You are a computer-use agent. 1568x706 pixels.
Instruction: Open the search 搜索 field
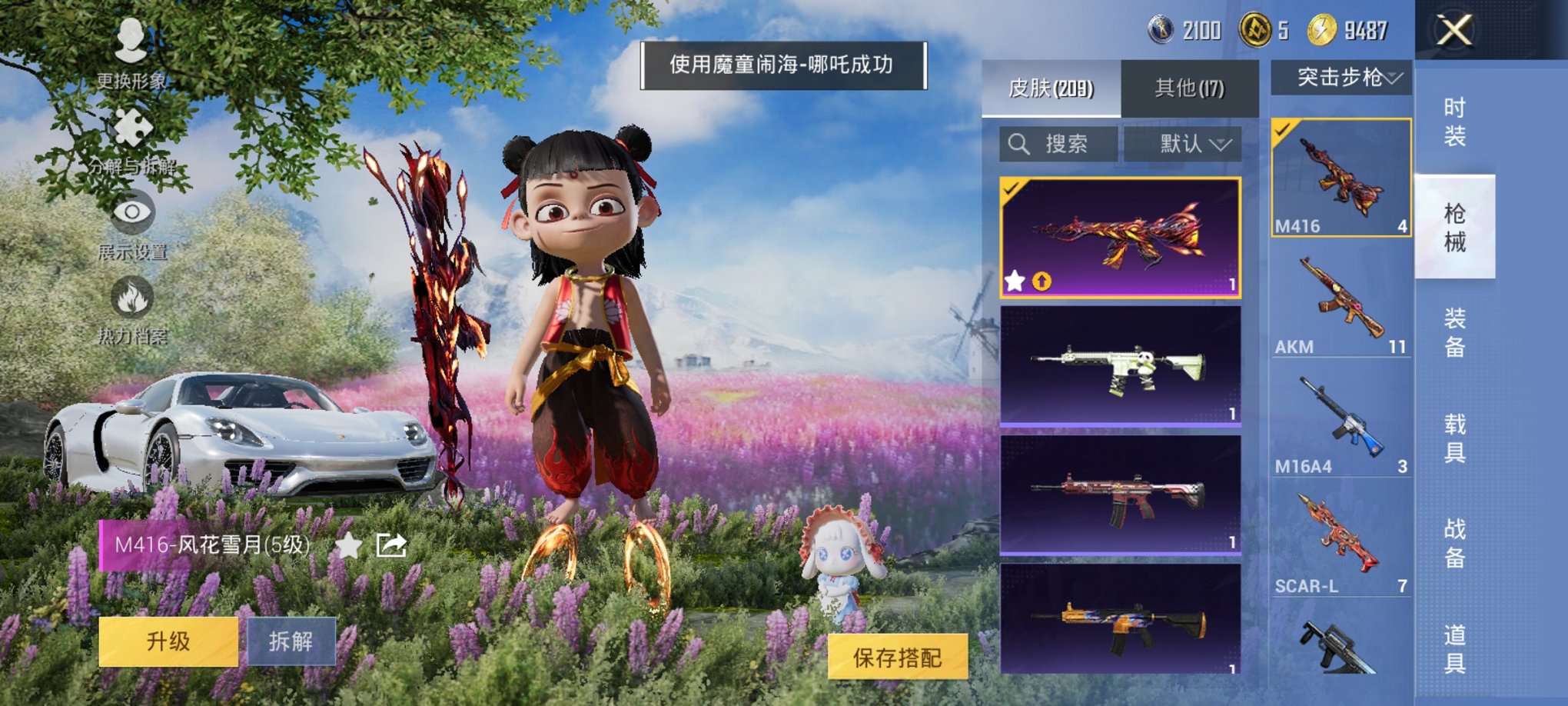coord(1062,144)
